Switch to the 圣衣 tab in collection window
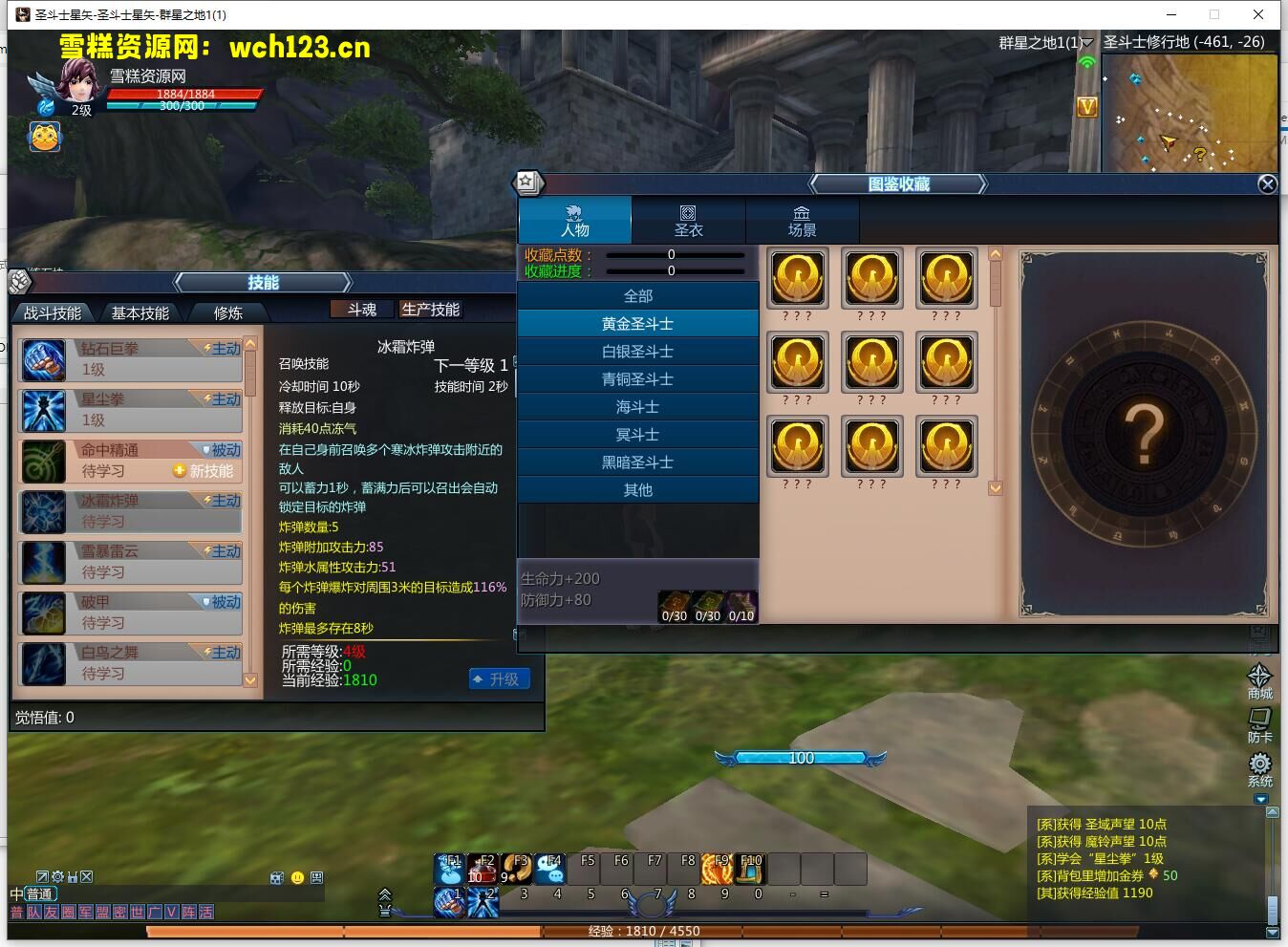This screenshot has width=1288, height=947. (x=688, y=220)
